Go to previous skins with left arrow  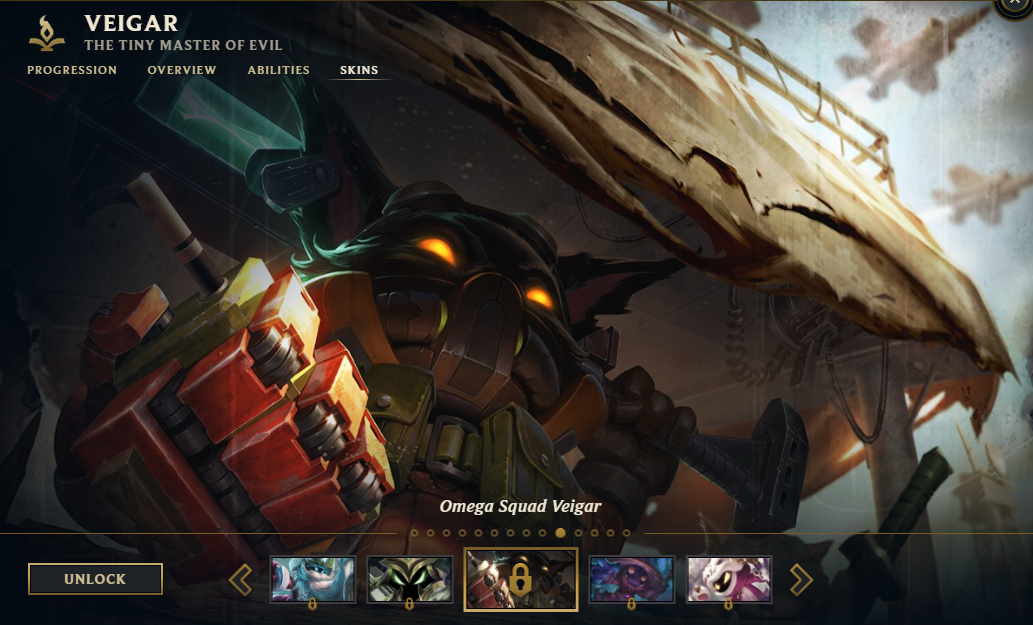tap(241, 580)
